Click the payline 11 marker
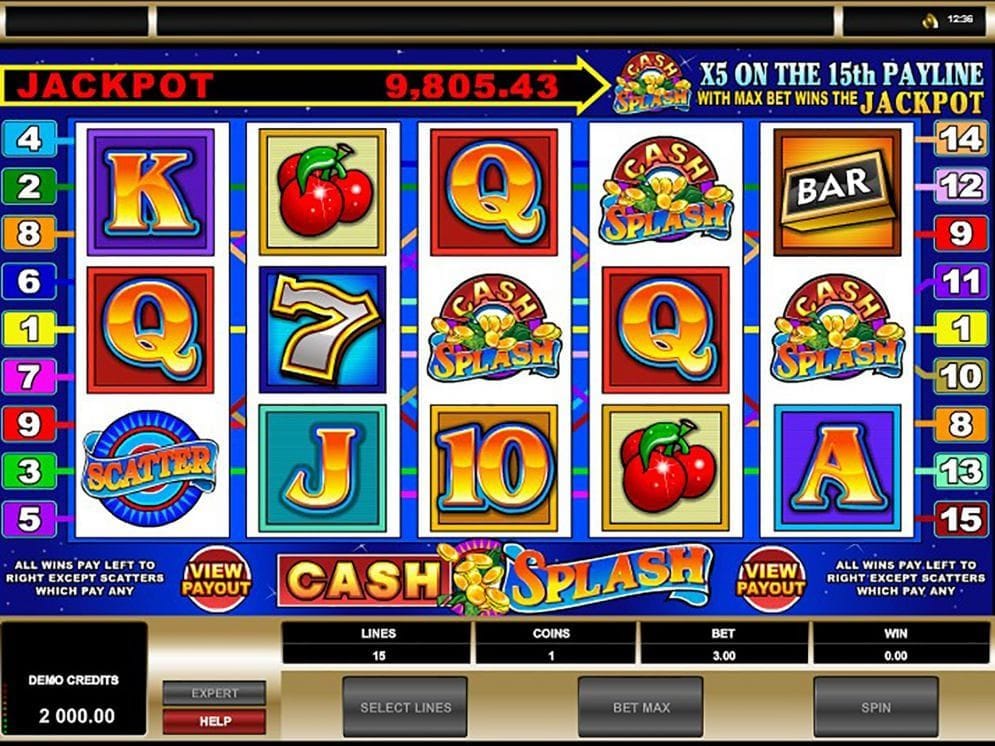Viewport: 995px width, 746px height. coord(960,281)
